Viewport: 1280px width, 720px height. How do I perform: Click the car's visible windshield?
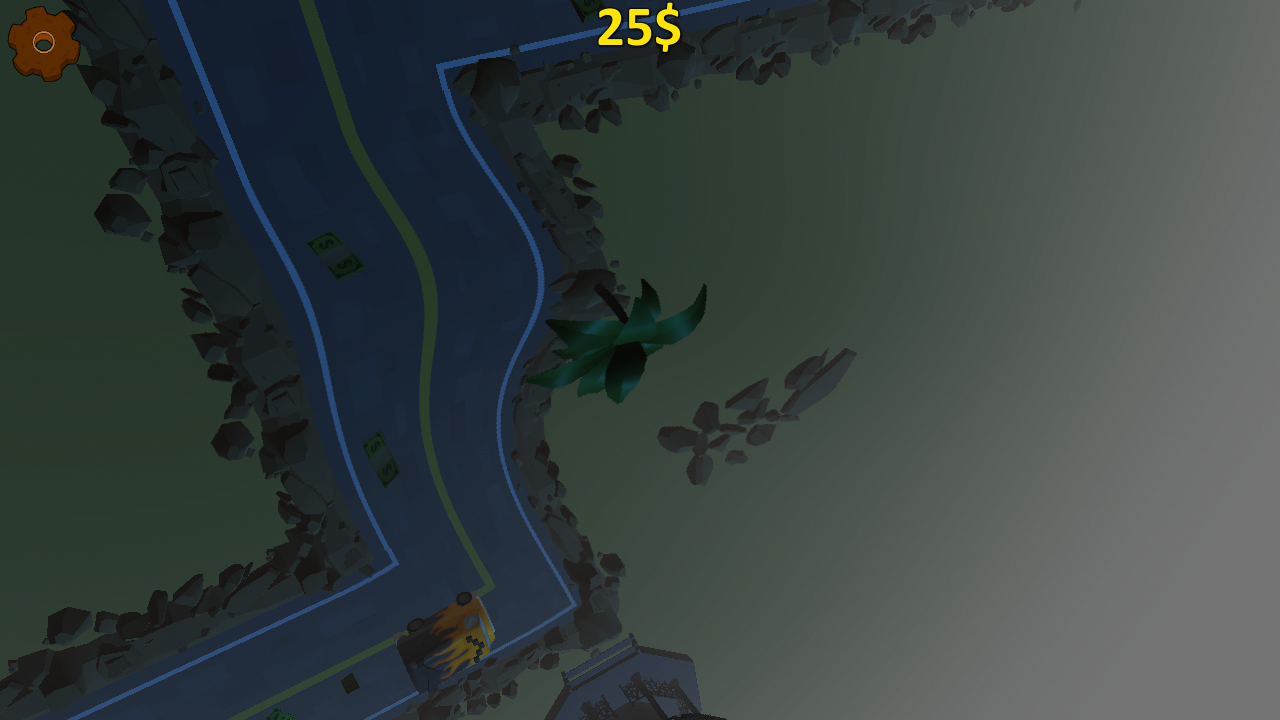[472, 621]
